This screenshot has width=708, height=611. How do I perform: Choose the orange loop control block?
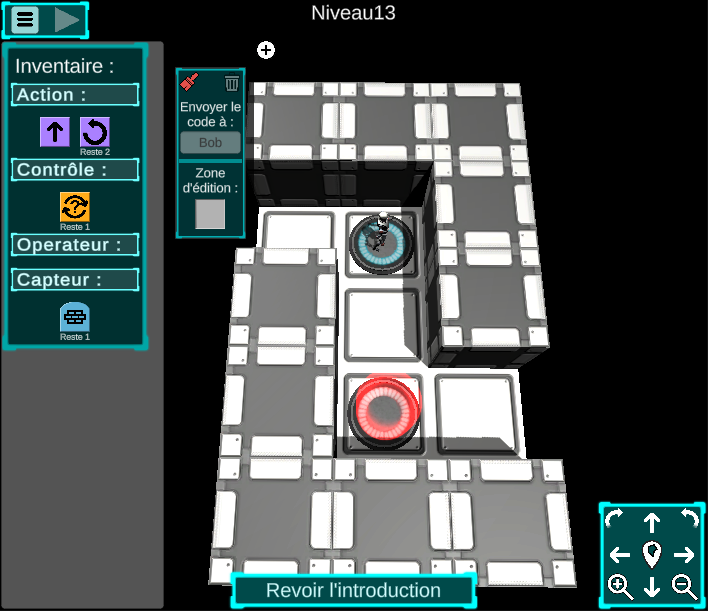pos(75,206)
